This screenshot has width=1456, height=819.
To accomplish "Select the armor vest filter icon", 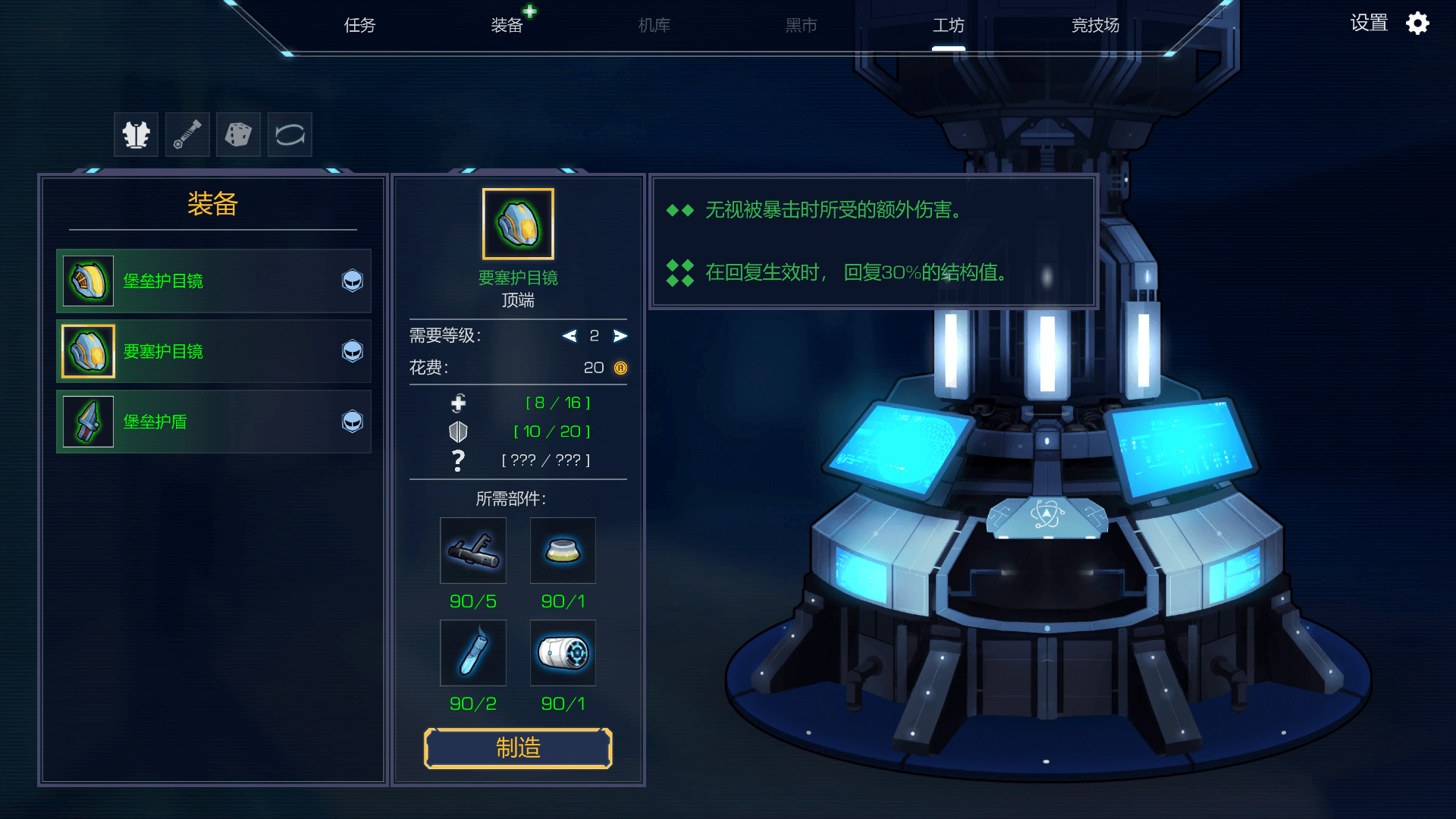I will (136, 134).
